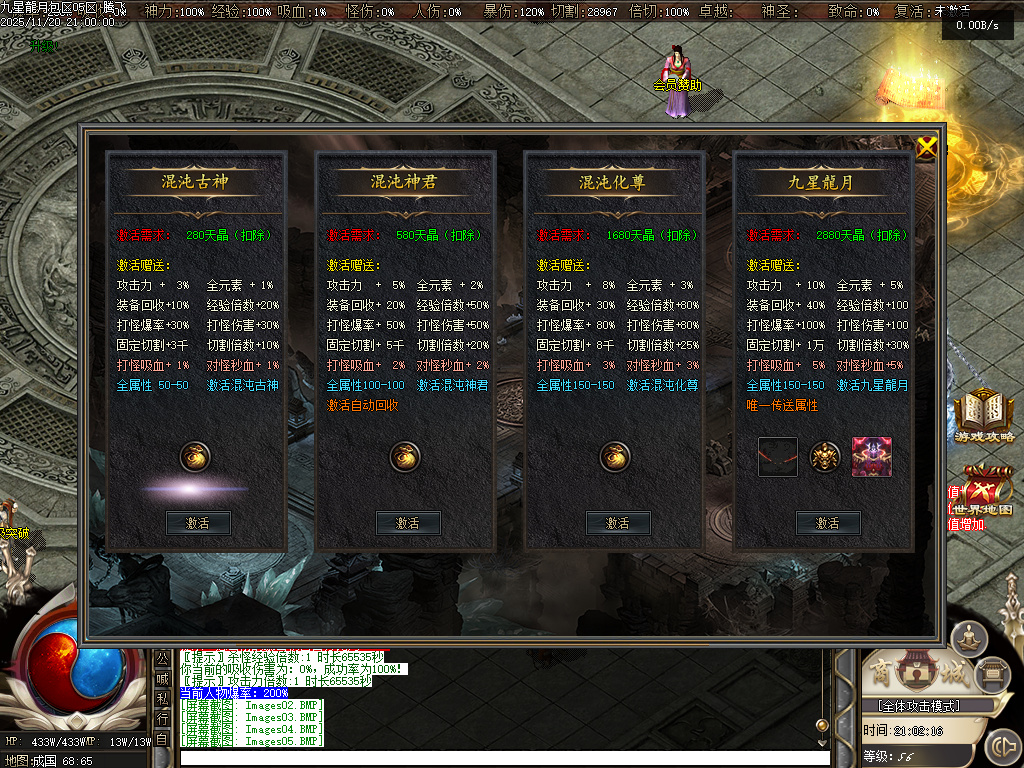The width and height of the screenshot is (1024, 768).
Task: Activate the 混沌神君 tier
Action: pos(408,523)
